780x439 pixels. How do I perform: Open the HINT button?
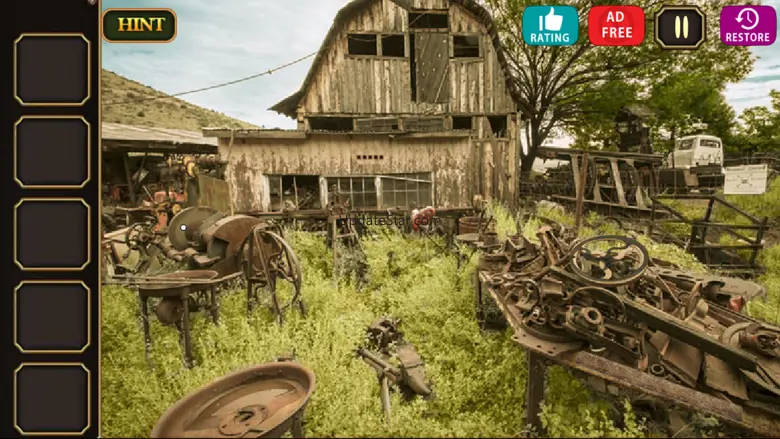[139, 25]
